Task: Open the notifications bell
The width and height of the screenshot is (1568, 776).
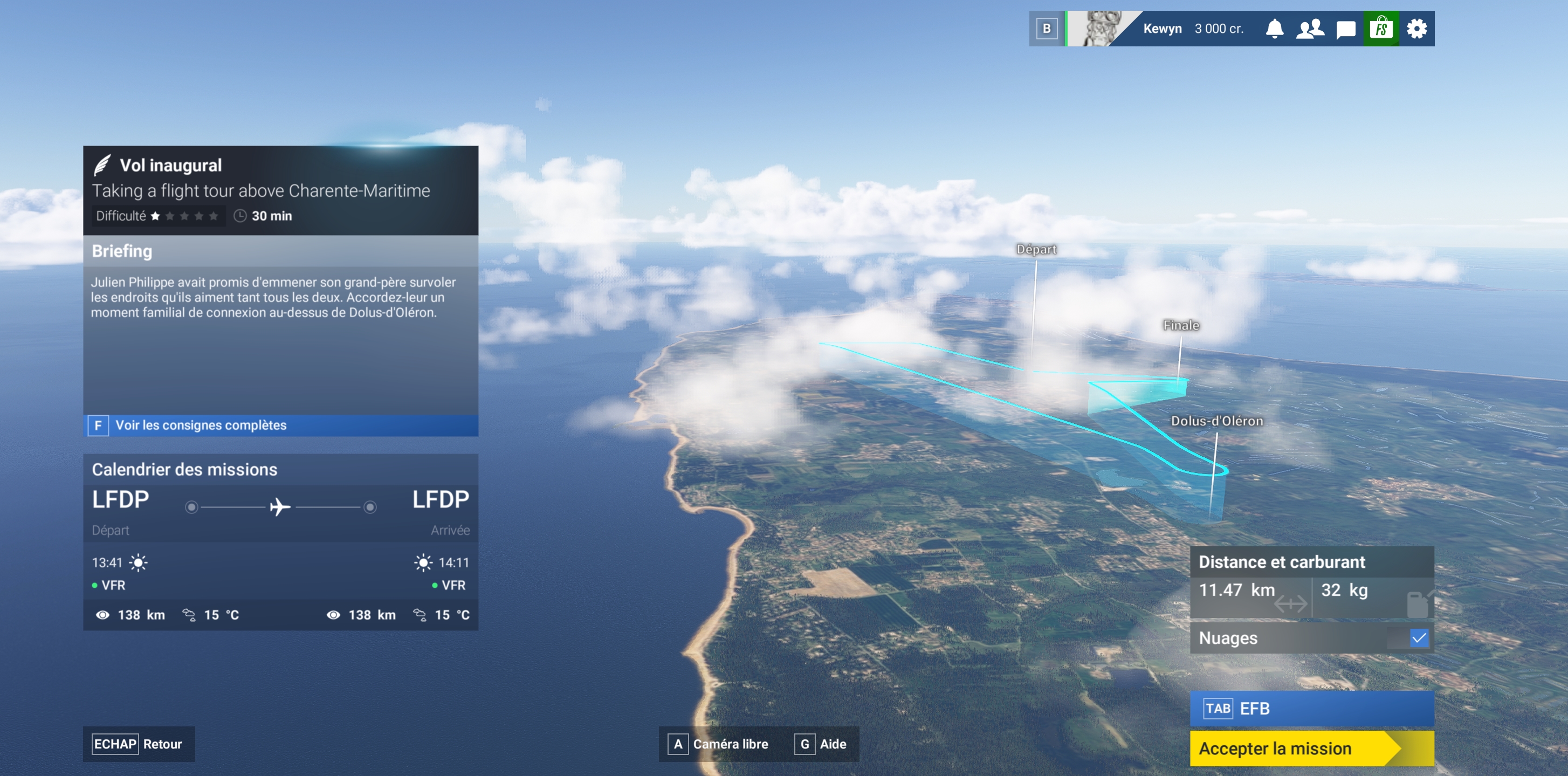Action: point(1274,29)
